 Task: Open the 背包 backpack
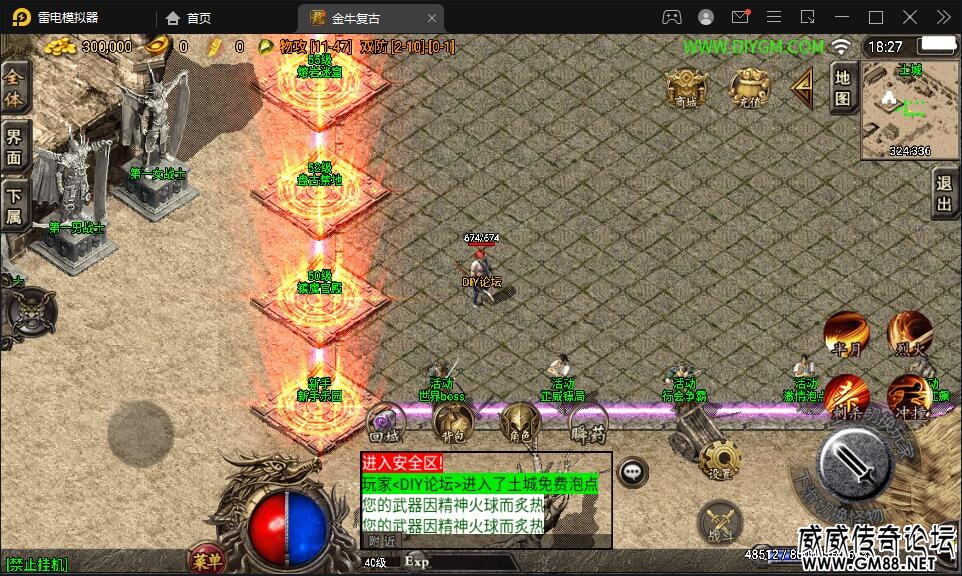pos(453,424)
